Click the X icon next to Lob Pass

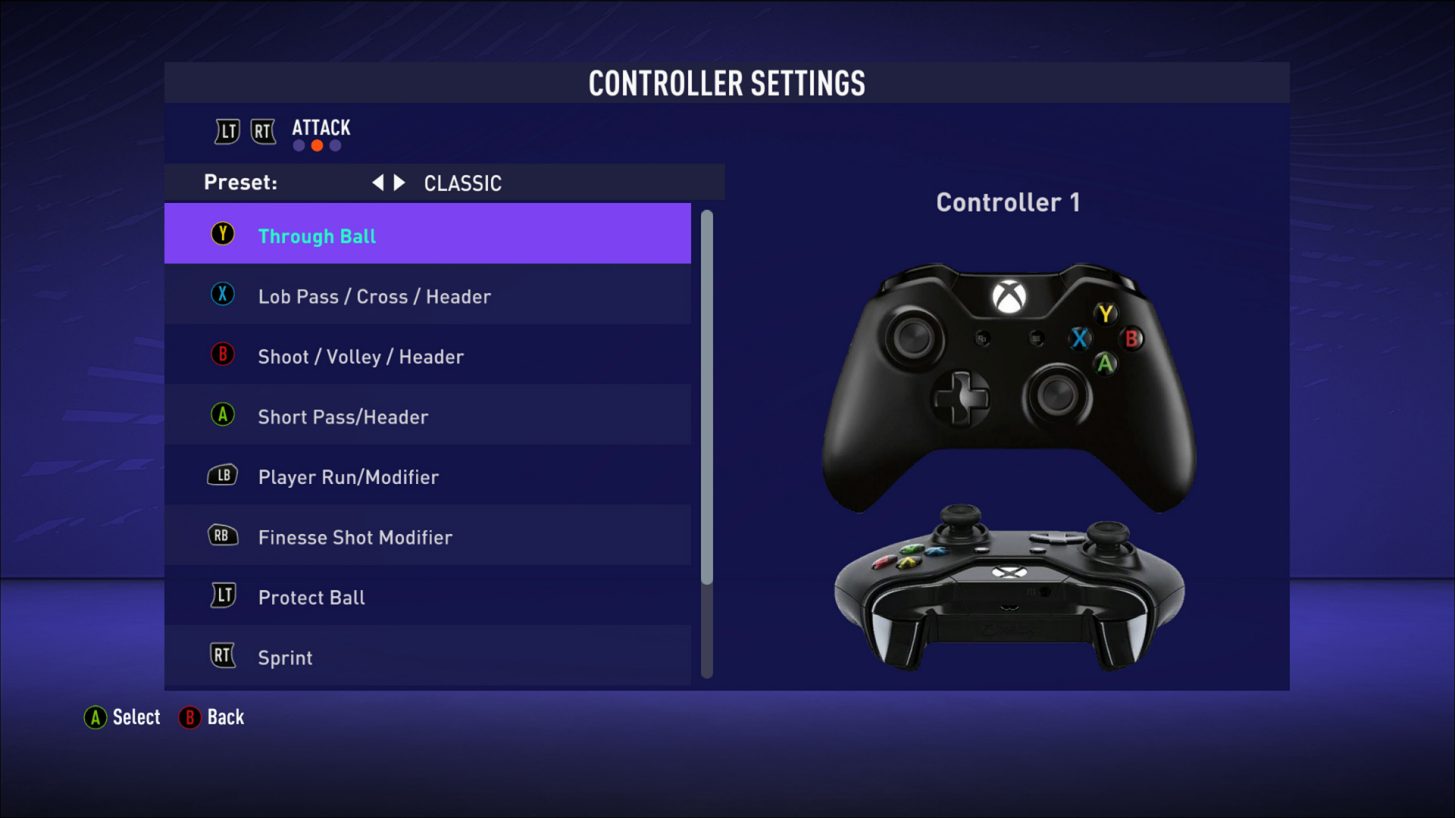[x=222, y=296]
